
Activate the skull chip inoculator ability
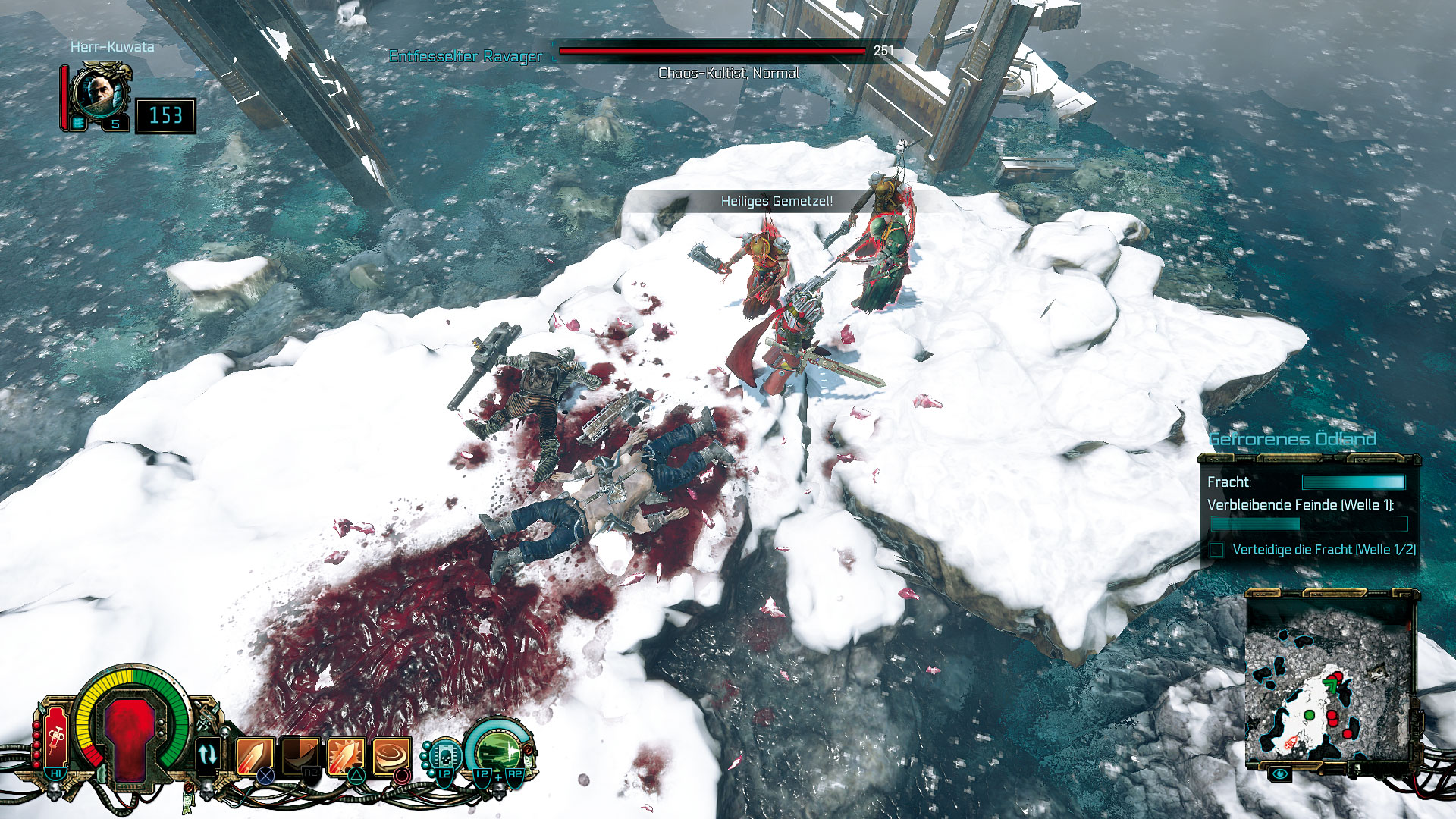tap(444, 755)
